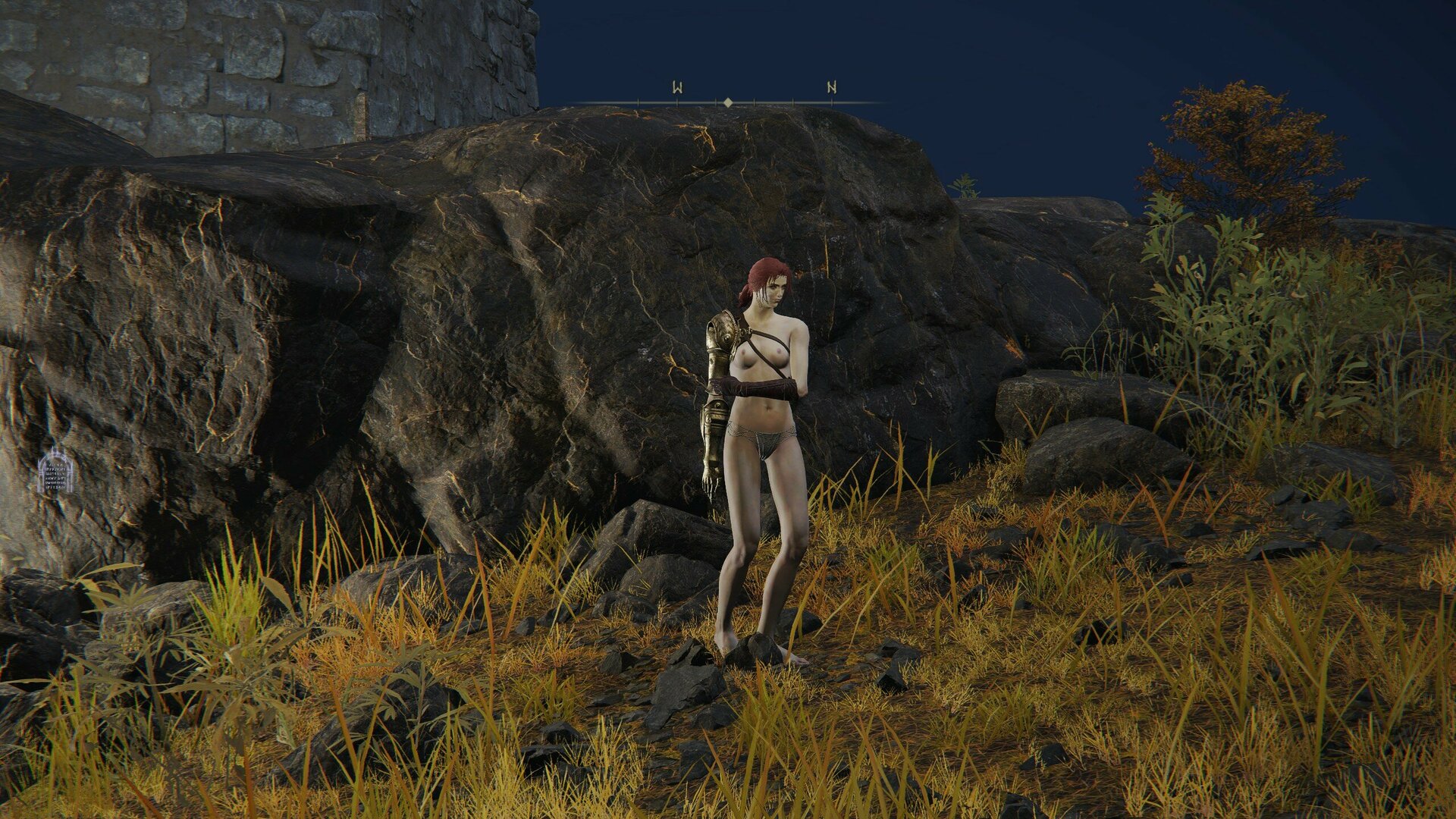Screen dimensions: 1456x819
Task: Select the W marker on the compass
Action: tap(677, 88)
